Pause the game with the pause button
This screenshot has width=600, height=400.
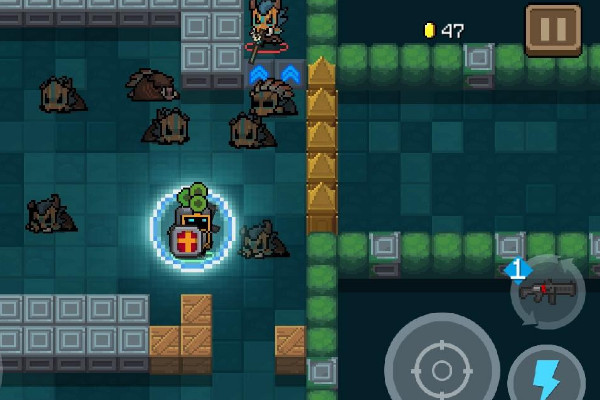551,28
